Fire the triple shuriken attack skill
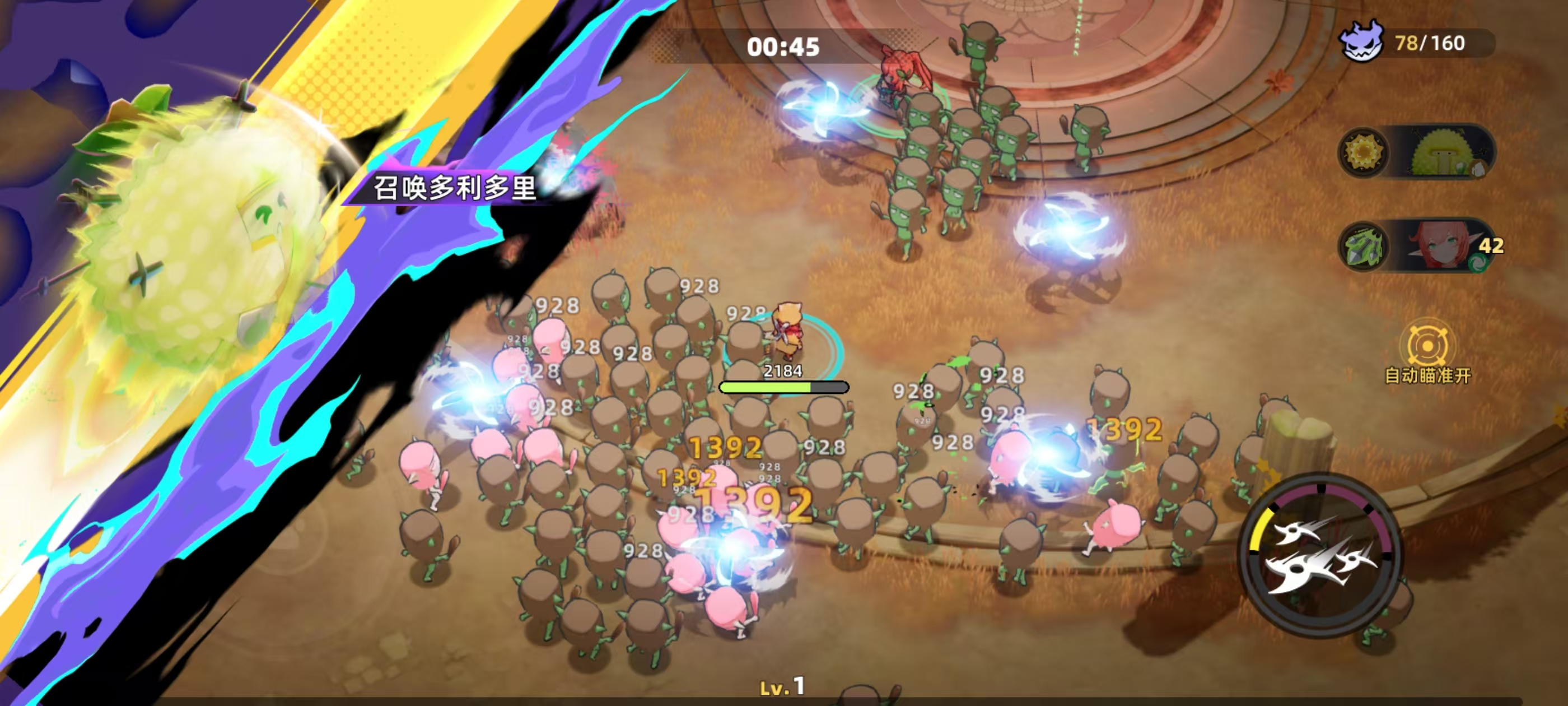The height and width of the screenshot is (706, 1568). (x=1321, y=555)
